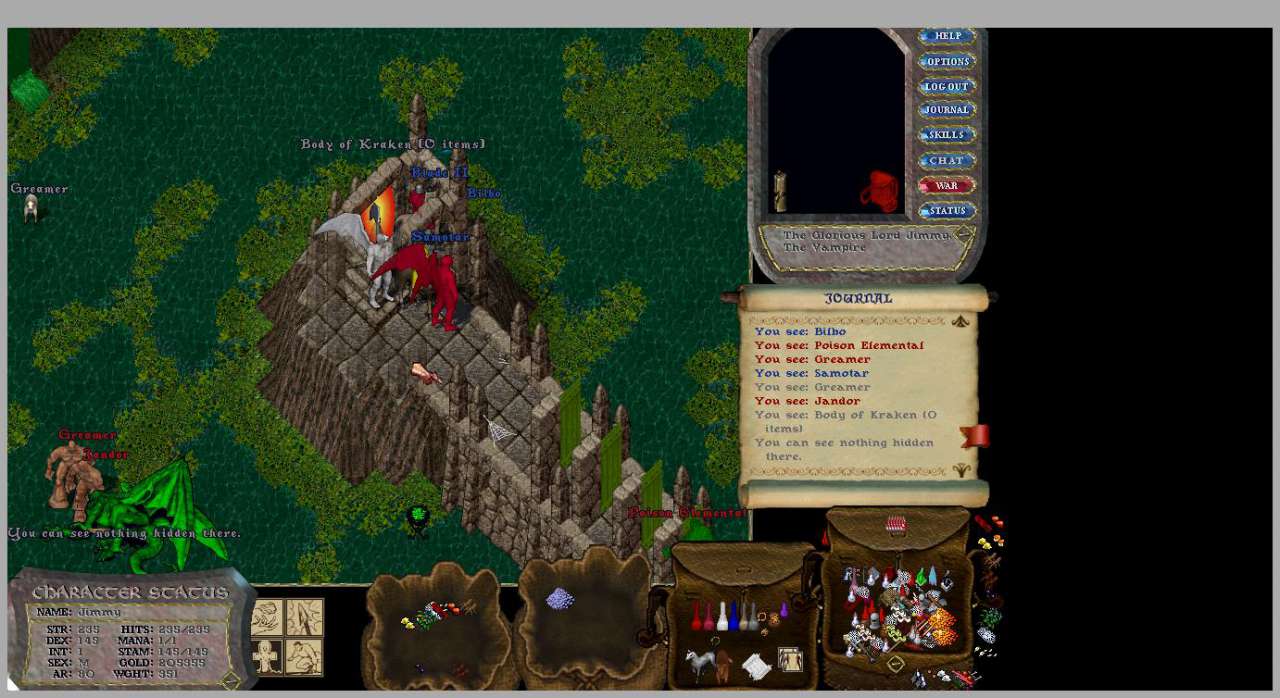Show the Skills list

946,135
